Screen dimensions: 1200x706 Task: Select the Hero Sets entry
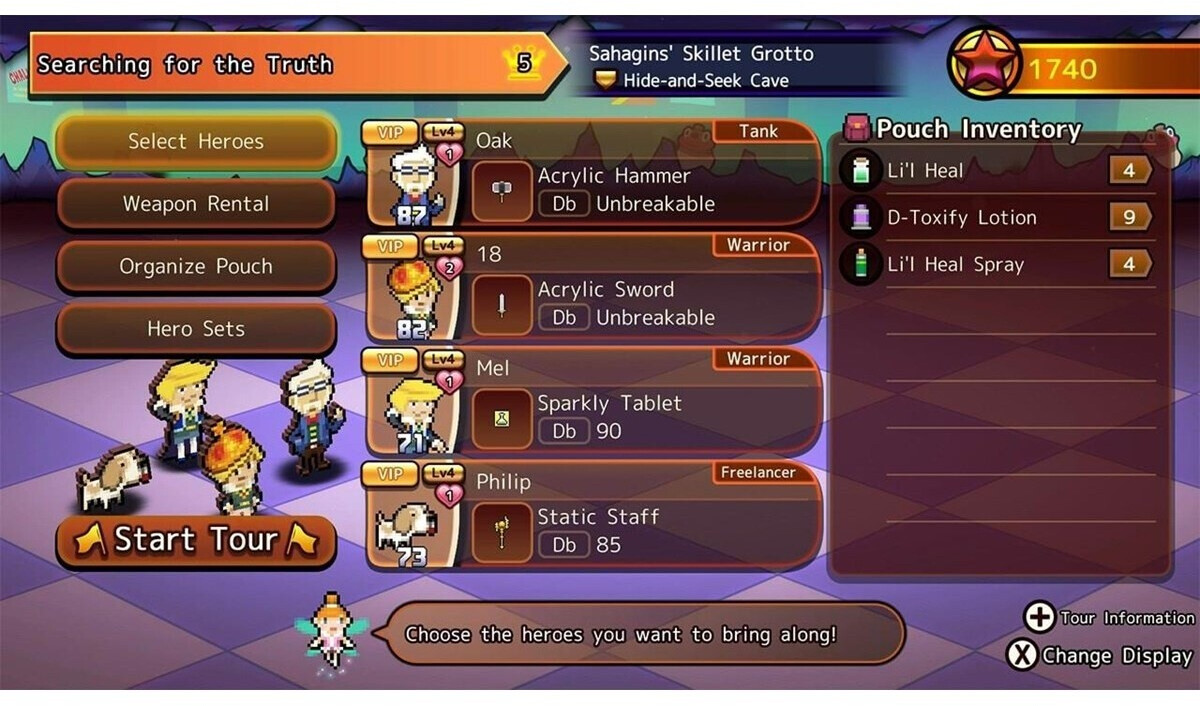pyautogui.click(x=196, y=329)
